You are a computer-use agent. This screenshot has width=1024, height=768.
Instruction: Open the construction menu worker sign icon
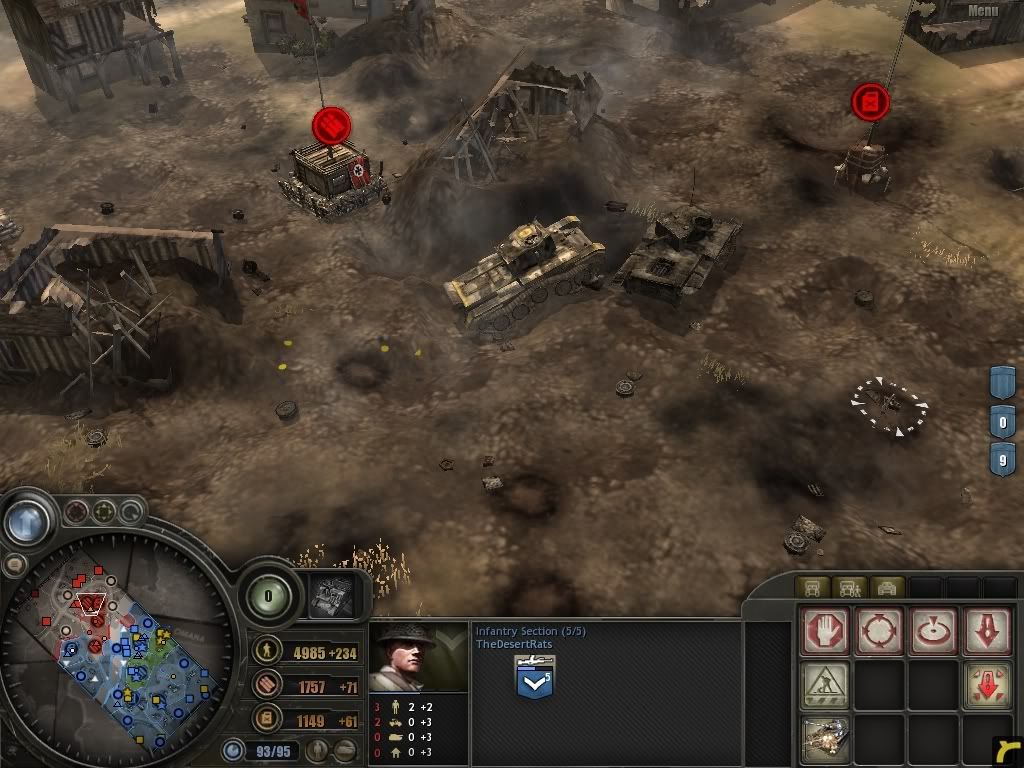pos(825,686)
